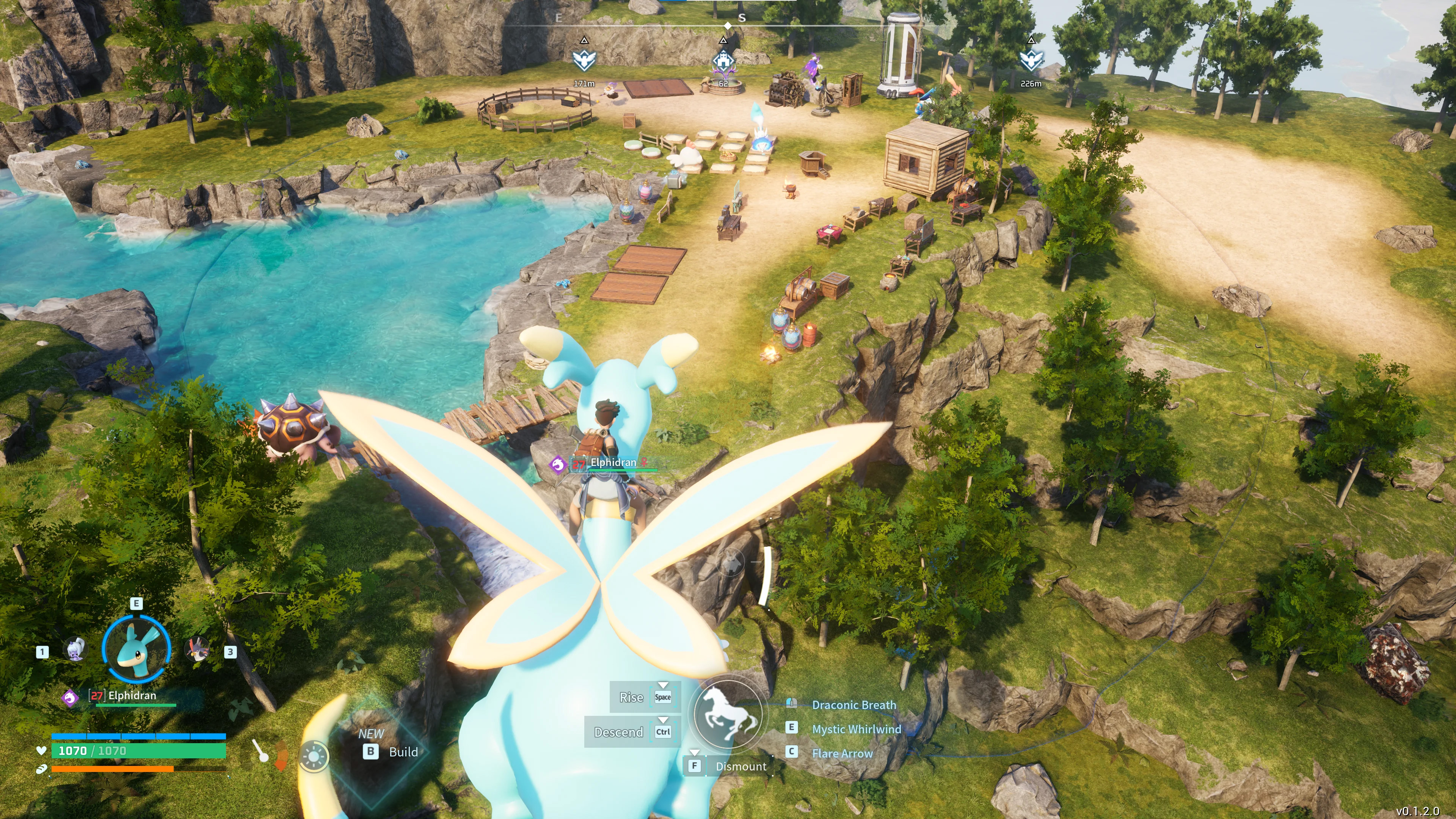
Task: Click the Rise control label
Action: (x=631, y=698)
